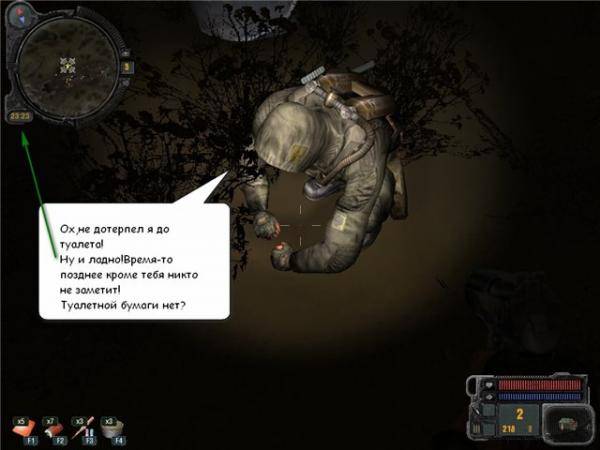Use the F1 quick slot item
Image resolution: width=600 pixels, height=450 pixels.
coord(23,427)
